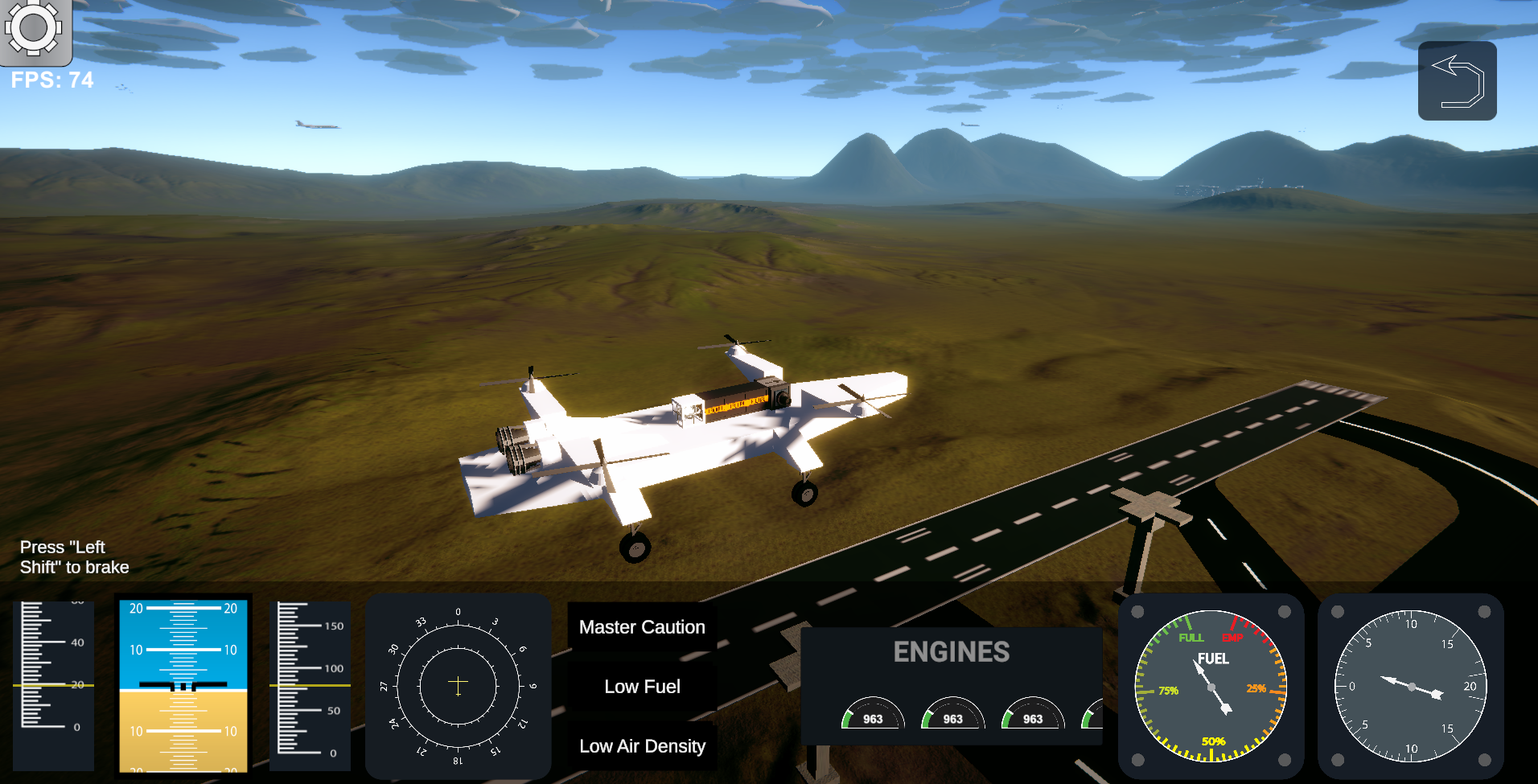Click the rightmost accelerometer gauge

(x=1409, y=685)
